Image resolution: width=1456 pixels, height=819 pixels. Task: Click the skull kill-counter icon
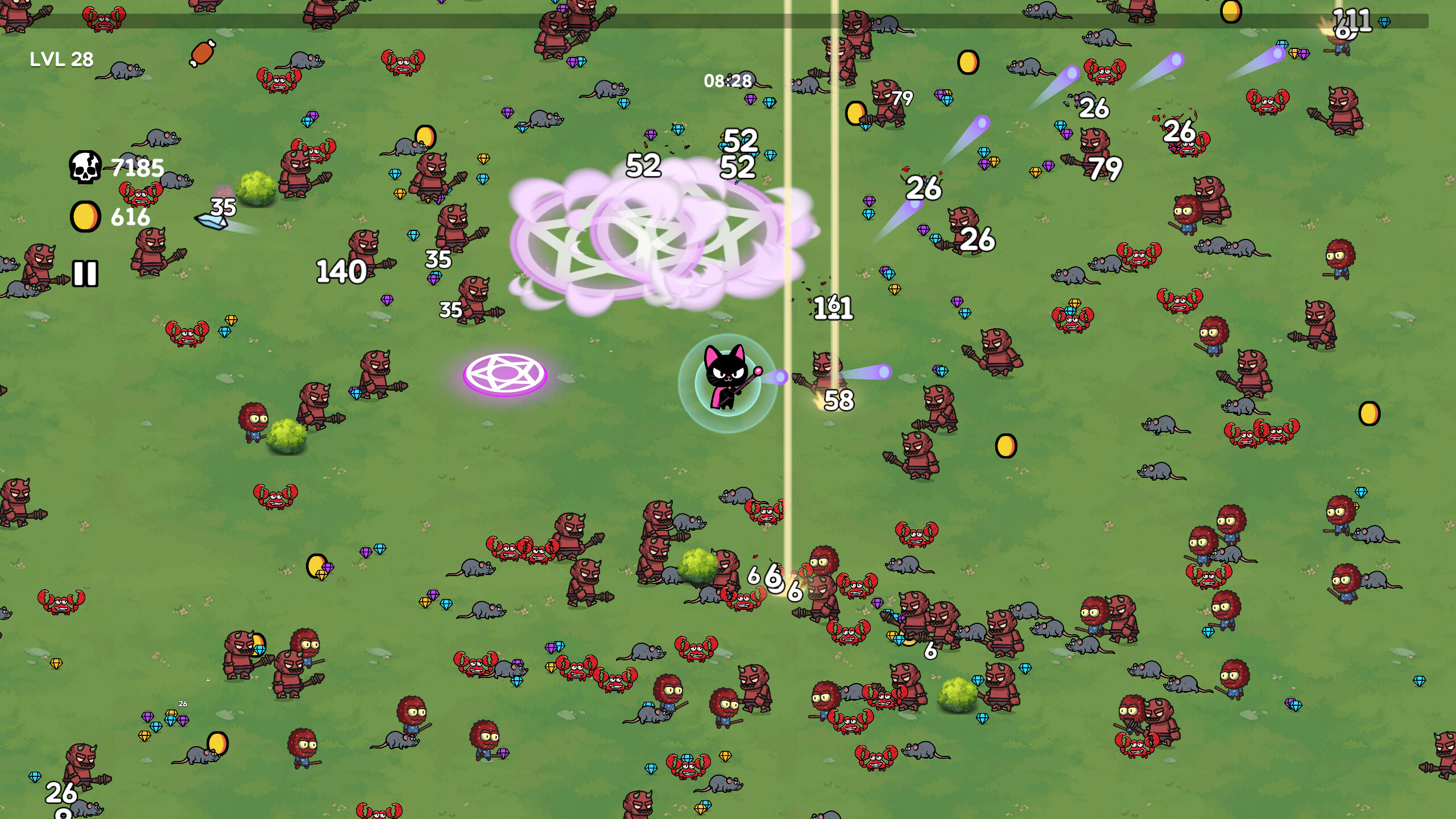[85, 168]
